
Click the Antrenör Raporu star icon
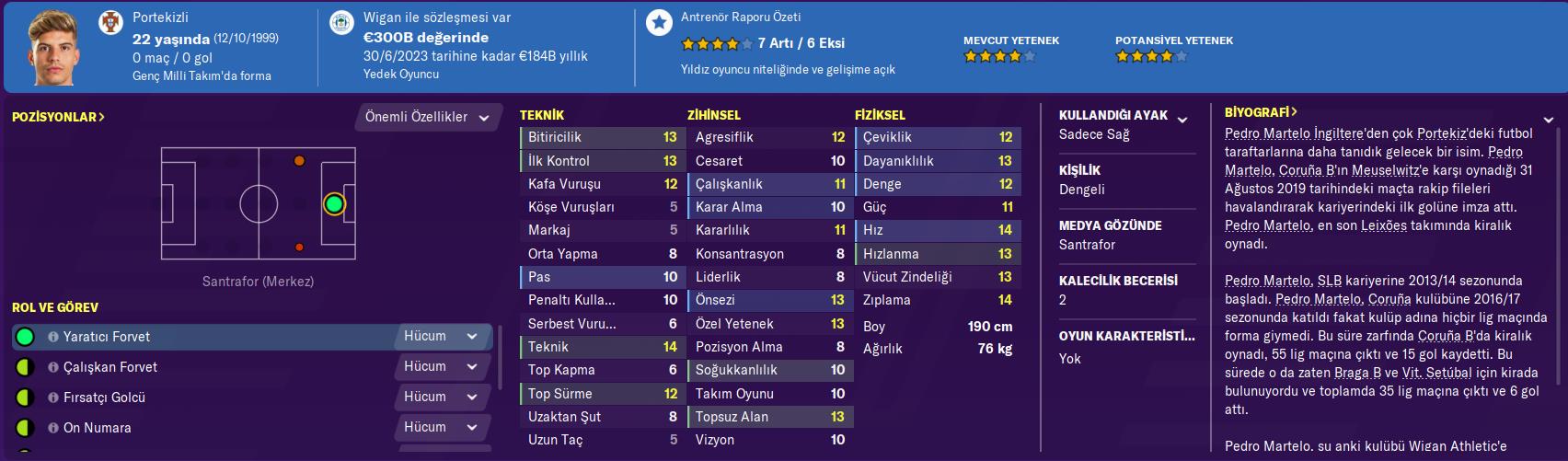point(659,23)
